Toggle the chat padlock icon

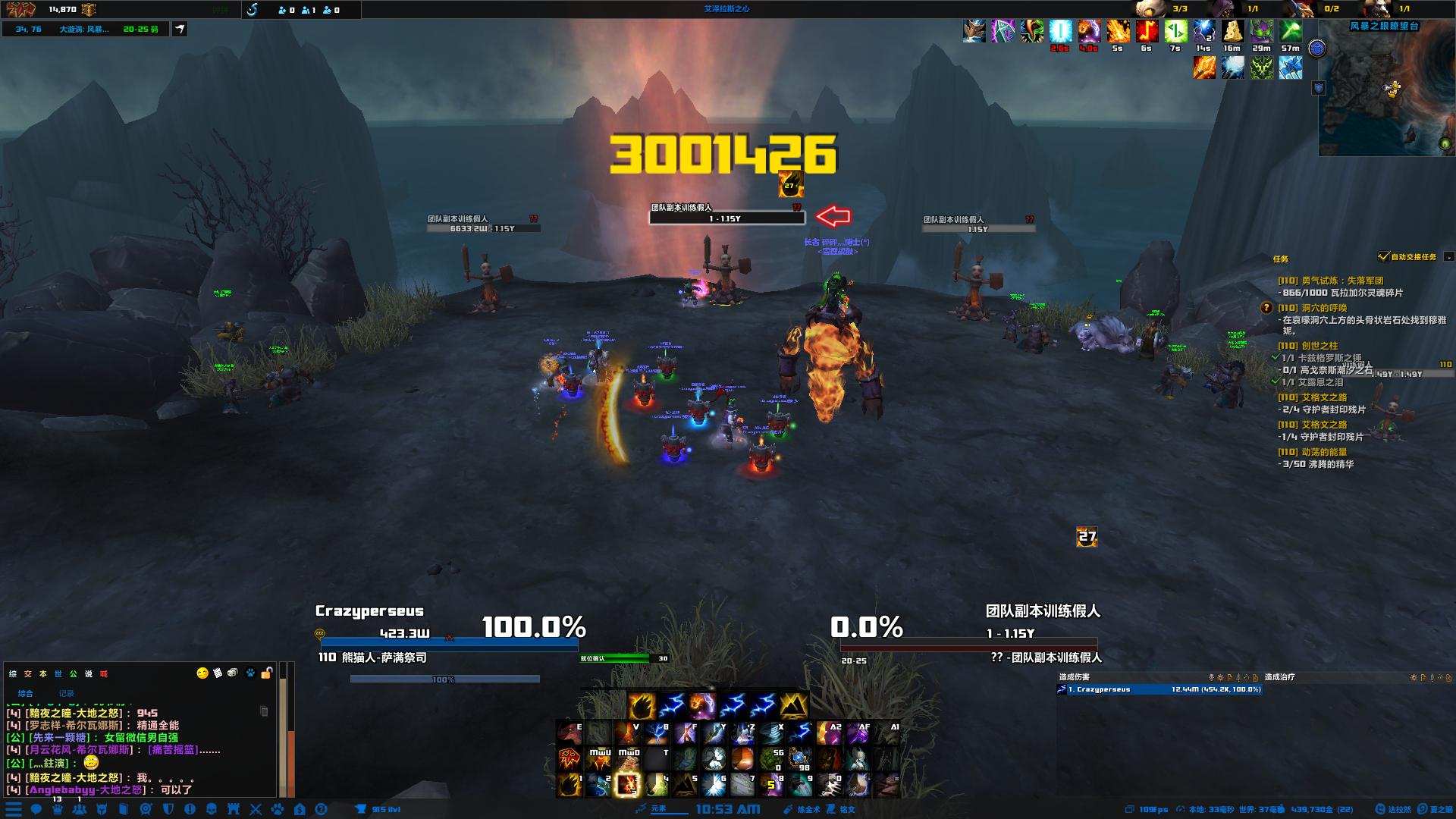[x=266, y=673]
